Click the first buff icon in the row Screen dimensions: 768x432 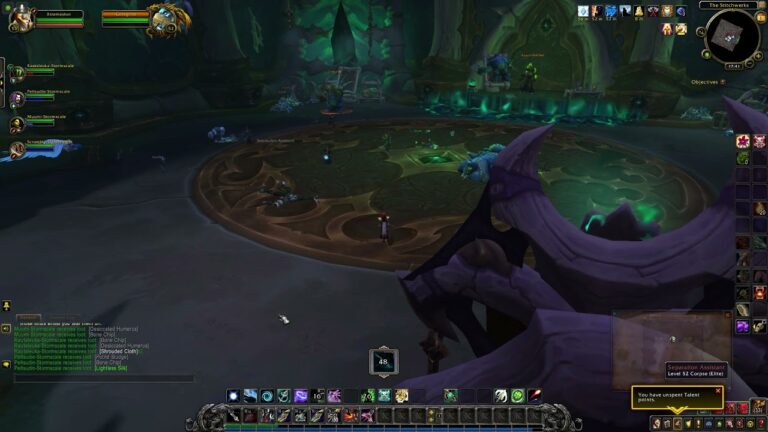click(583, 11)
